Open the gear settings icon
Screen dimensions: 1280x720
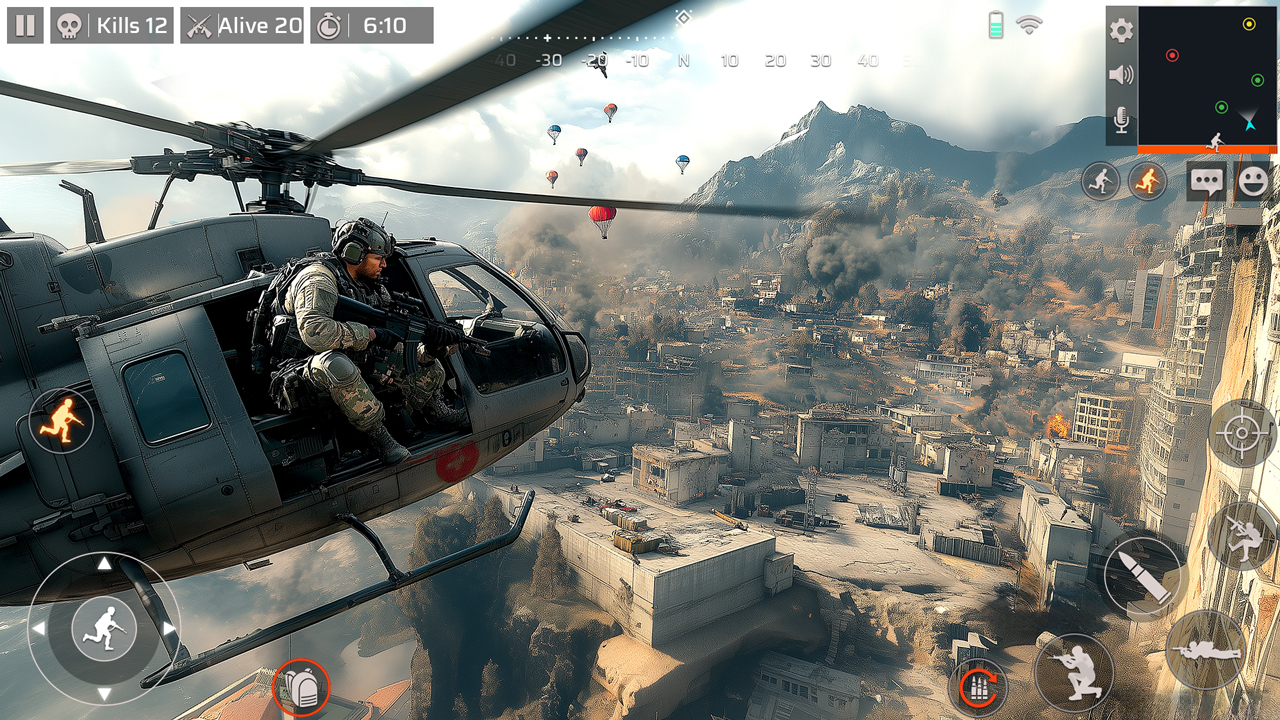coord(1122,30)
